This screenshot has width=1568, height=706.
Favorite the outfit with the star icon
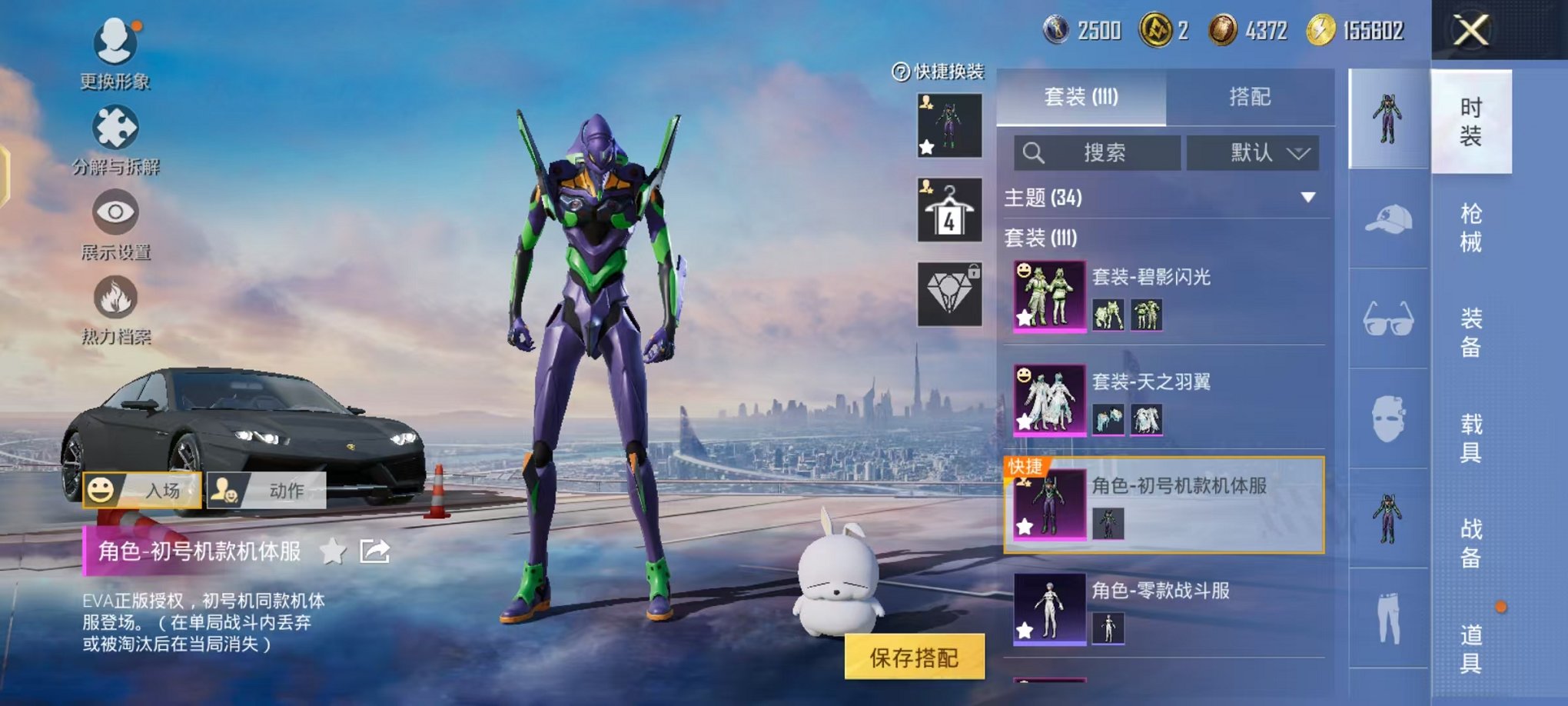(x=333, y=551)
